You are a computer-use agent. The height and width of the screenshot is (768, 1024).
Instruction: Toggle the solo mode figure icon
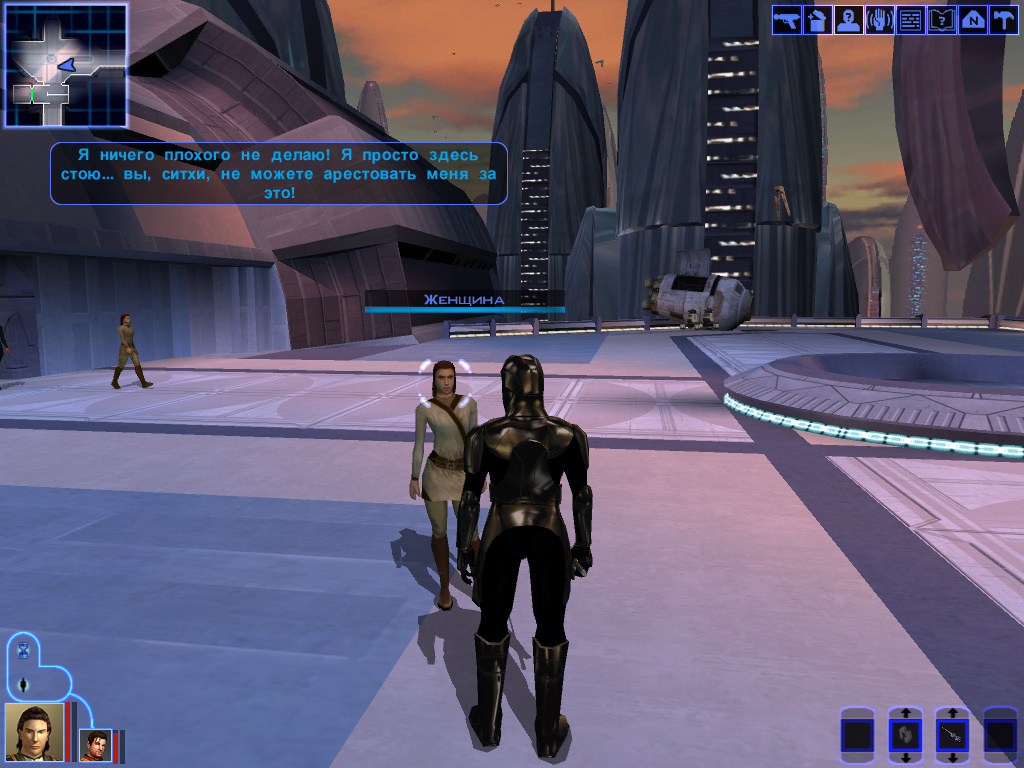(x=23, y=685)
